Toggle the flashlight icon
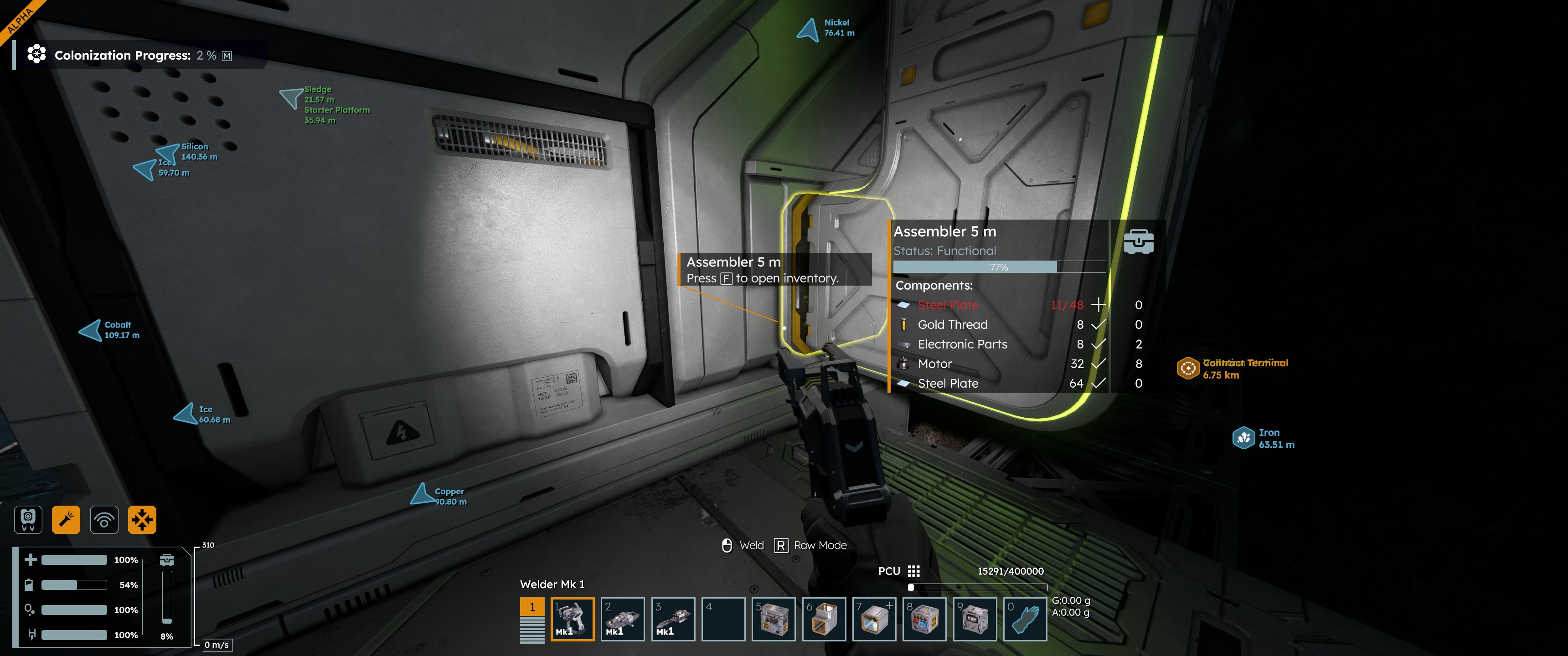 (66, 520)
